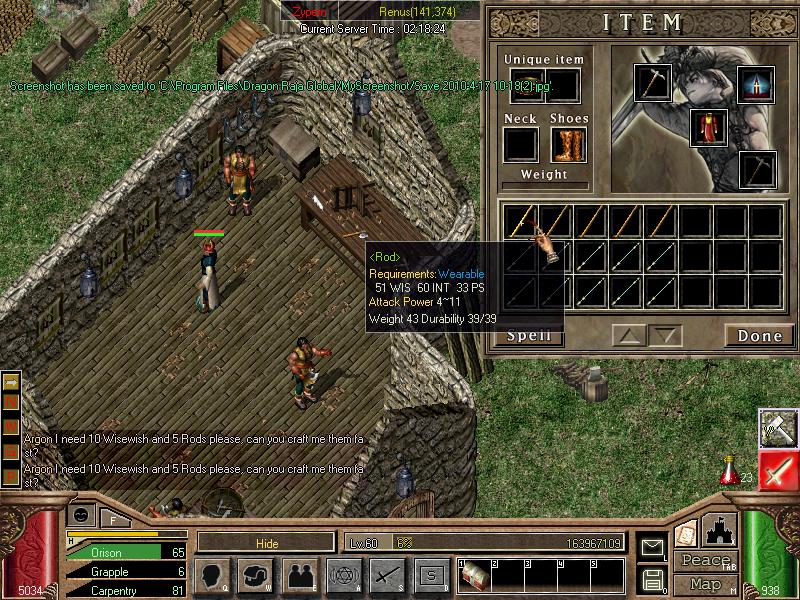Open the mail envelope icon
Image resolution: width=800 pixels, height=600 pixels.
(x=653, y=547)
